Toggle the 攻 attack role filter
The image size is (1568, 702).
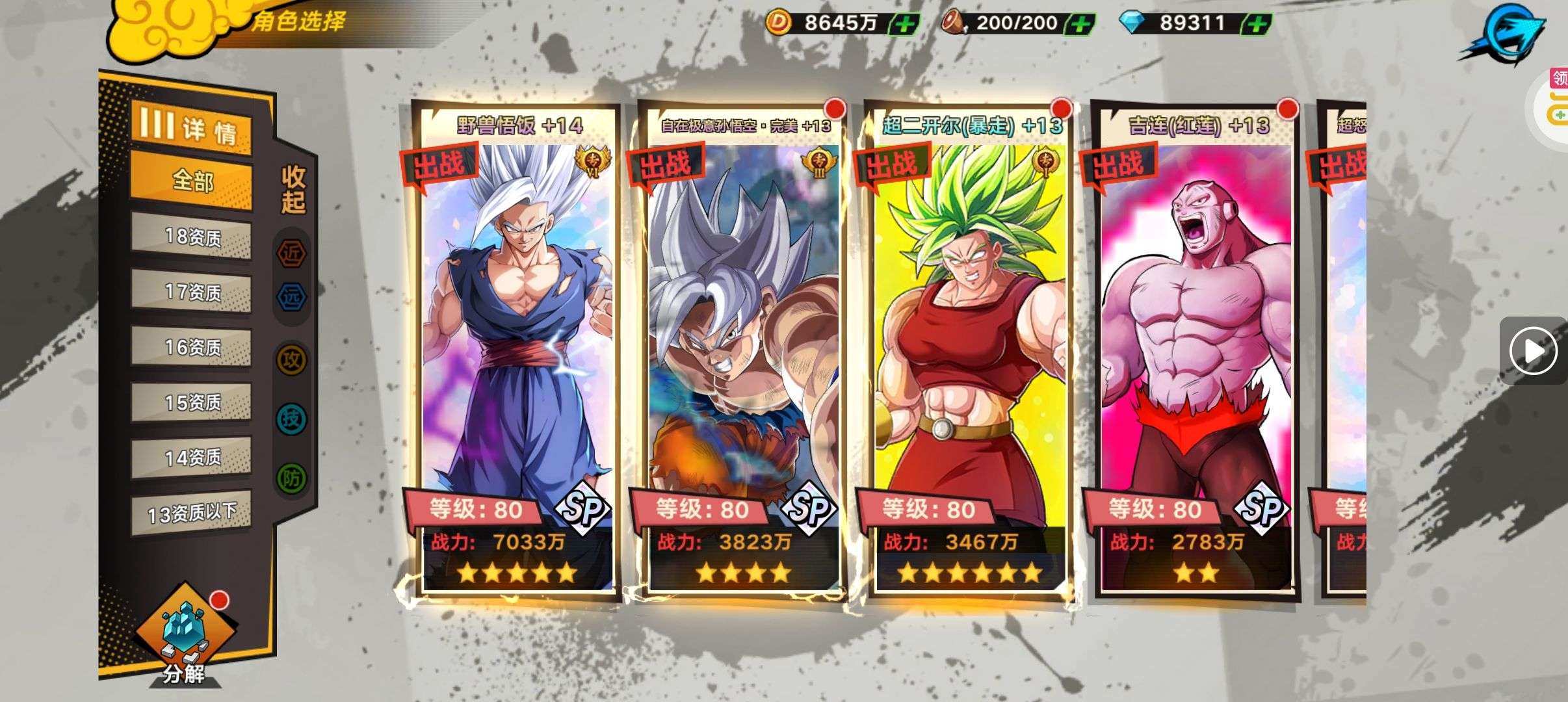292,359
